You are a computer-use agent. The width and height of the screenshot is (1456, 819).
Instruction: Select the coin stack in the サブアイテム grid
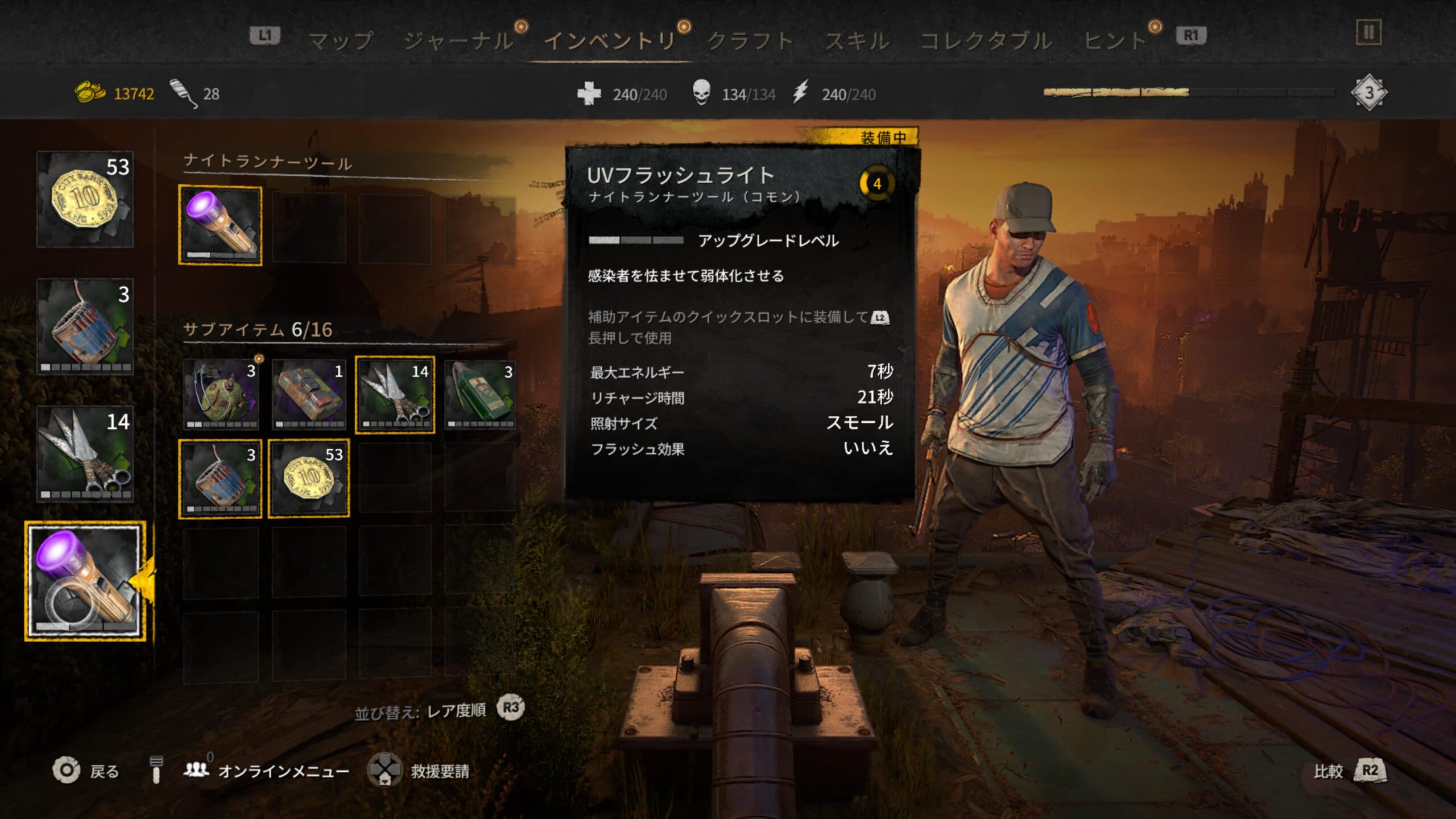pyautogui.click(x=309, y=478)
